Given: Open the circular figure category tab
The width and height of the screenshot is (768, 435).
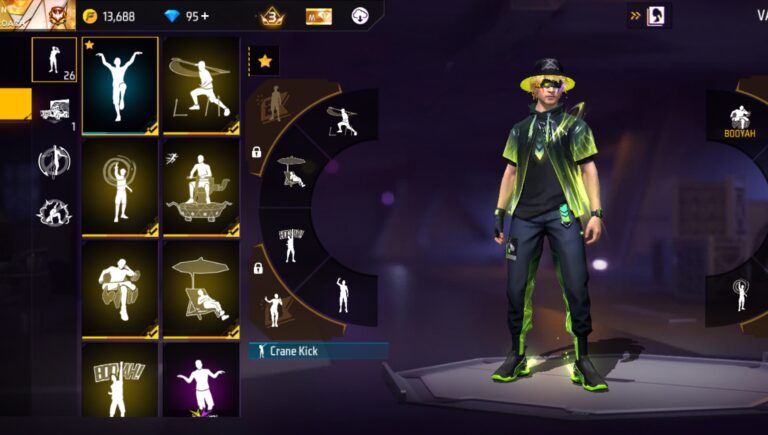Looking at the screenshot, I should tap(54, 161).
